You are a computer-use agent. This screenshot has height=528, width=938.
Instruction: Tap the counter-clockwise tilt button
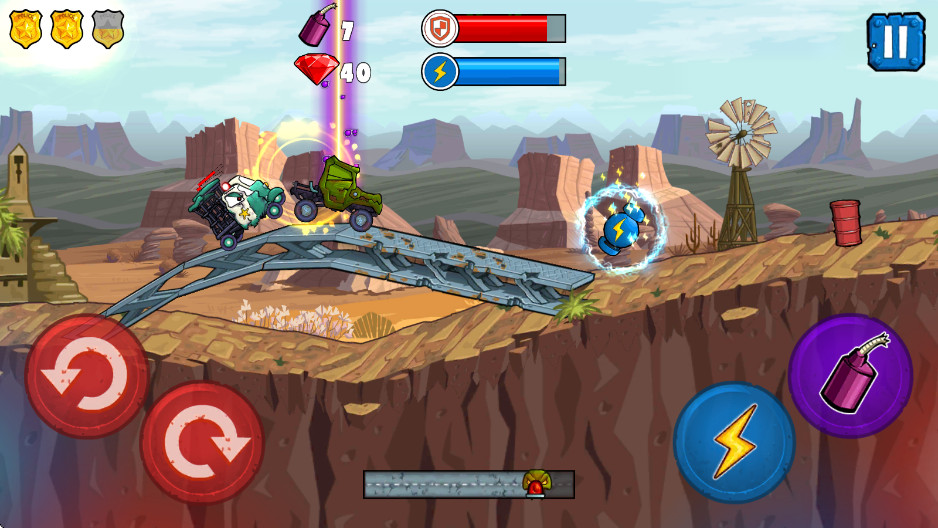click(x=87, y=376)
